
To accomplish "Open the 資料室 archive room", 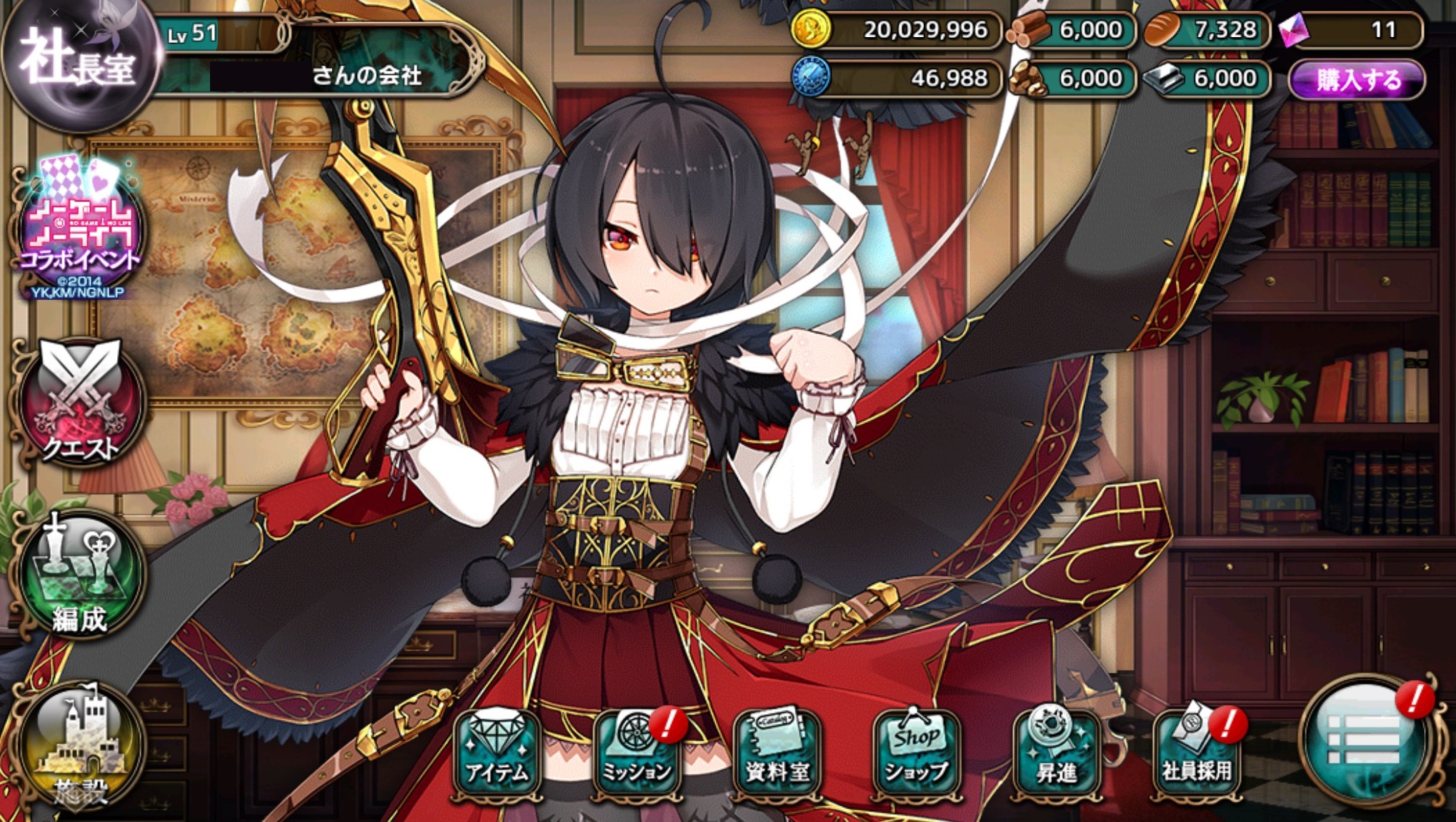I will pyautogui.click(x=777, y=753).
